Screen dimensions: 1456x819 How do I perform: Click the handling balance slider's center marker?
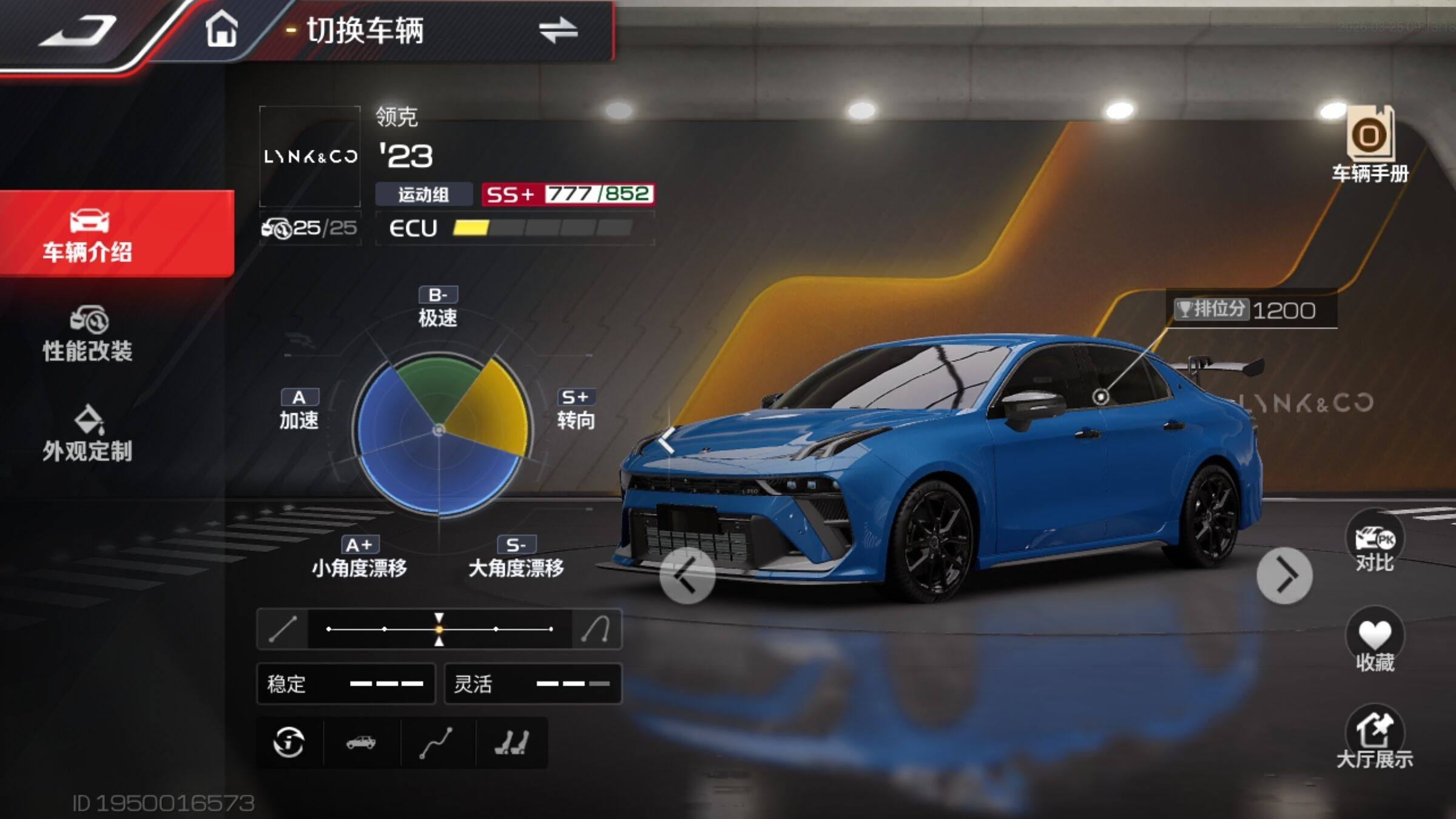tap(439, 629)
